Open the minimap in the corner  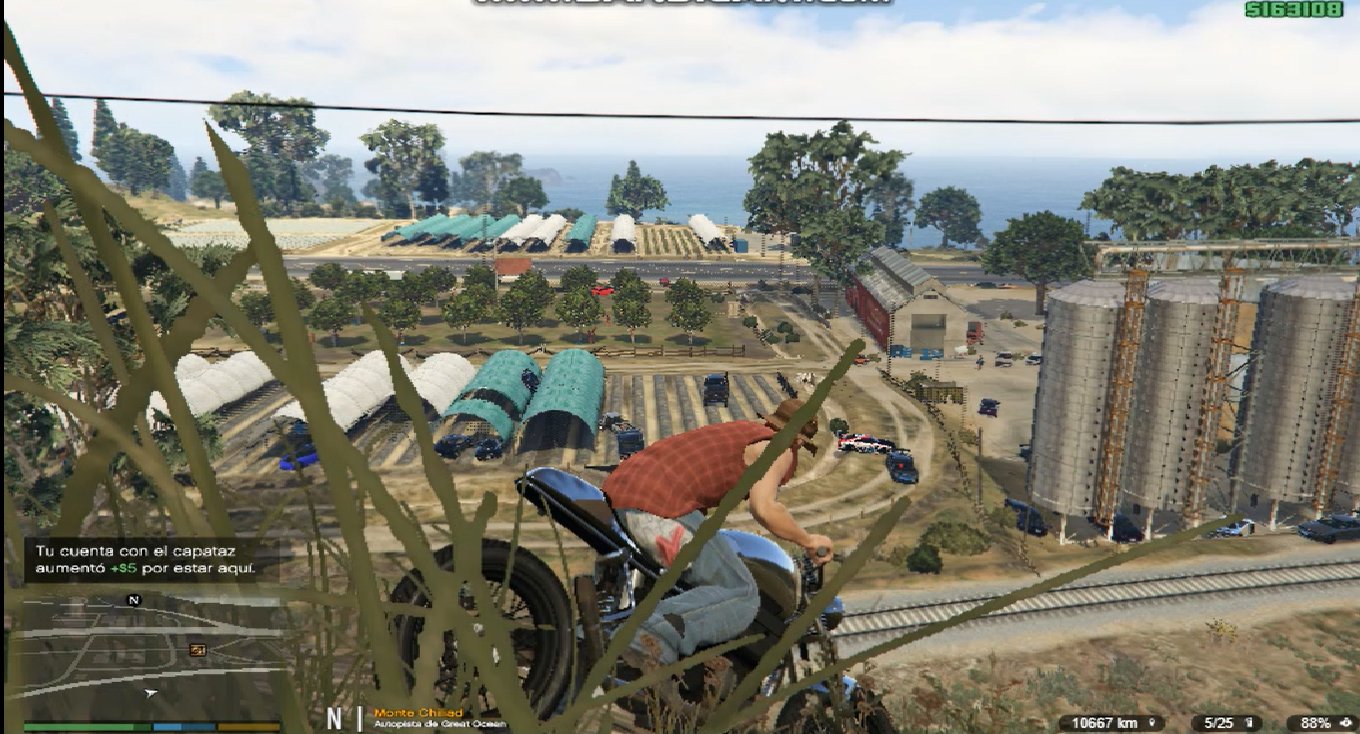point(150,655)
